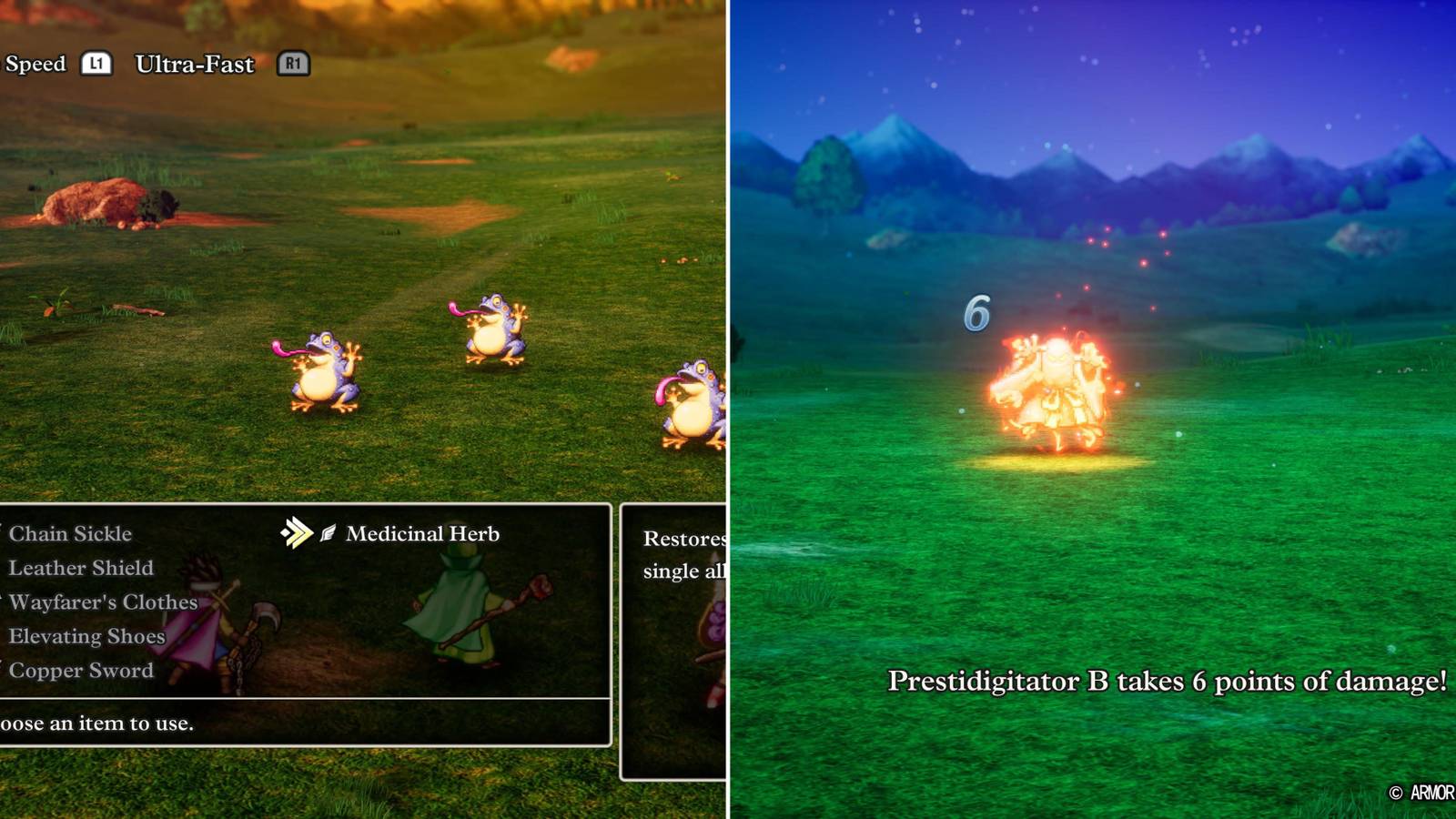Select Chain Sickle from the item menu
This screenshot has height=819, width=1456.
tap(70, 534)
